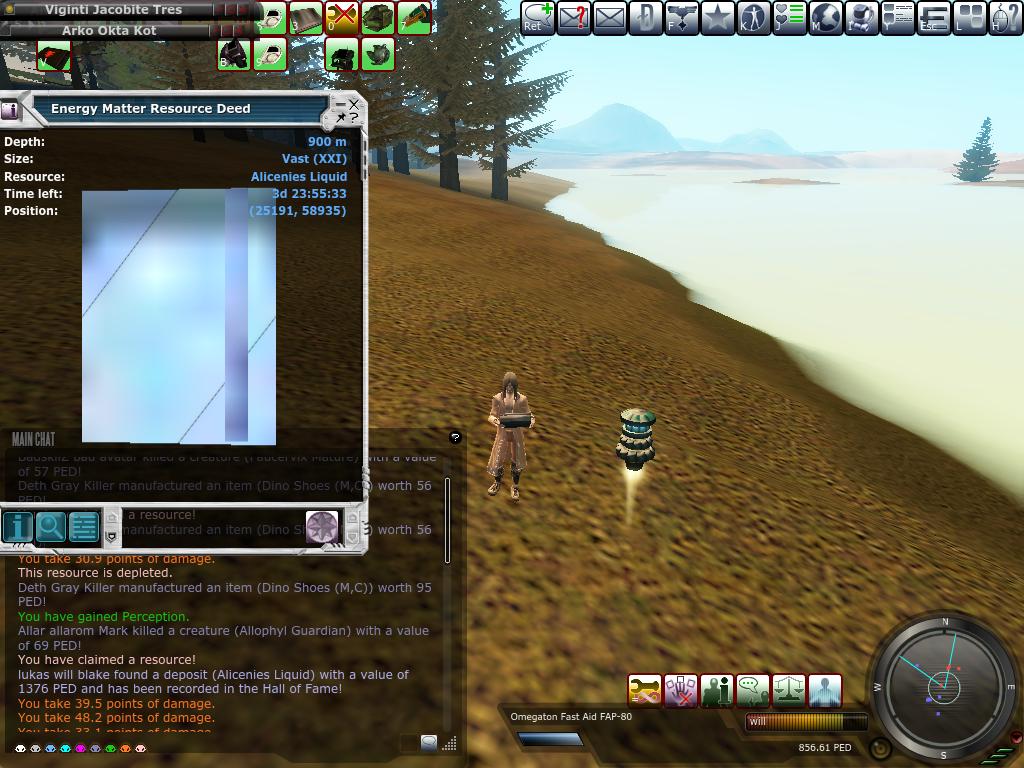Show the avatar skills body icon
The image size is (1024, 768).
click(x=753, y=18)
